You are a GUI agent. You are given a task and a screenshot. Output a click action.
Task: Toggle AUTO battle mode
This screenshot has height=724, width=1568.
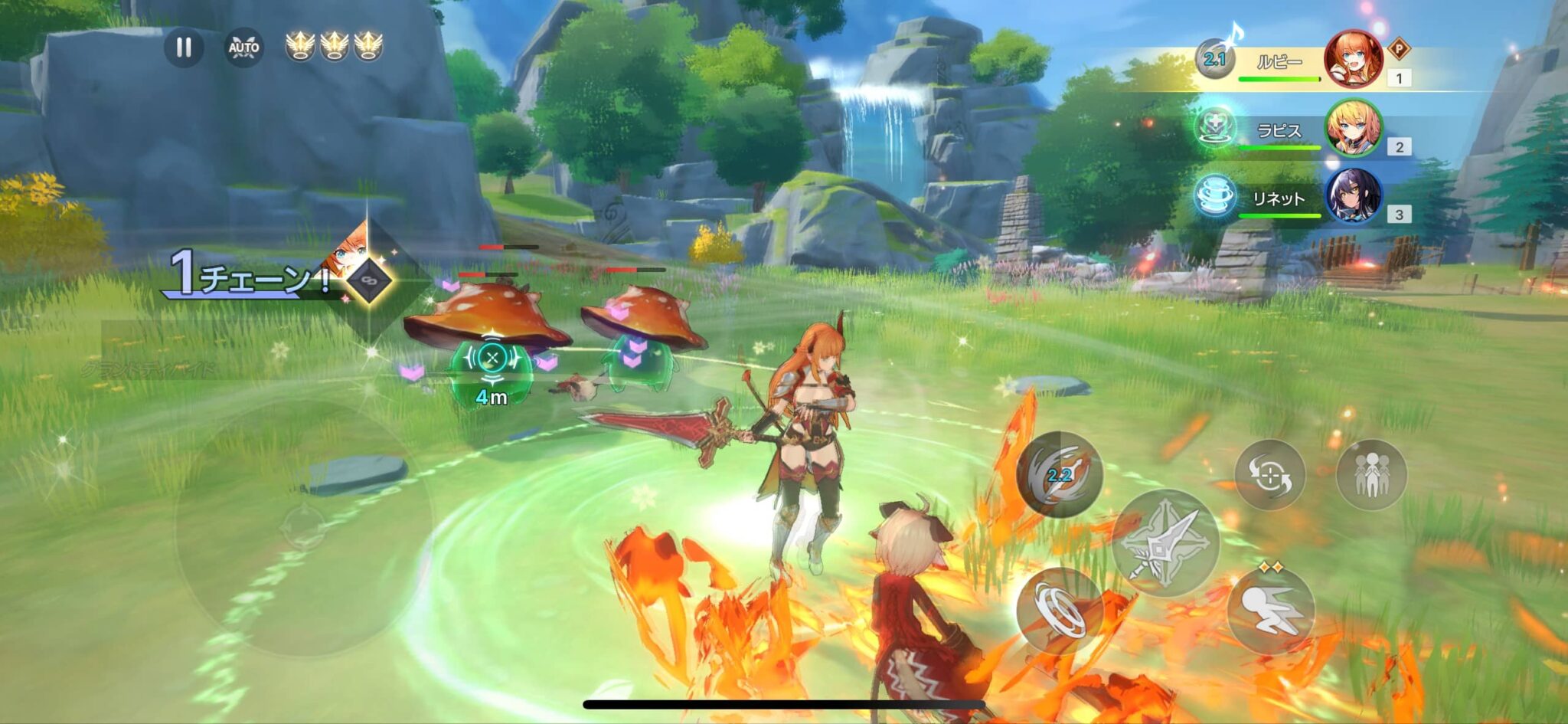pyautogui.click(x=243, y=48)
